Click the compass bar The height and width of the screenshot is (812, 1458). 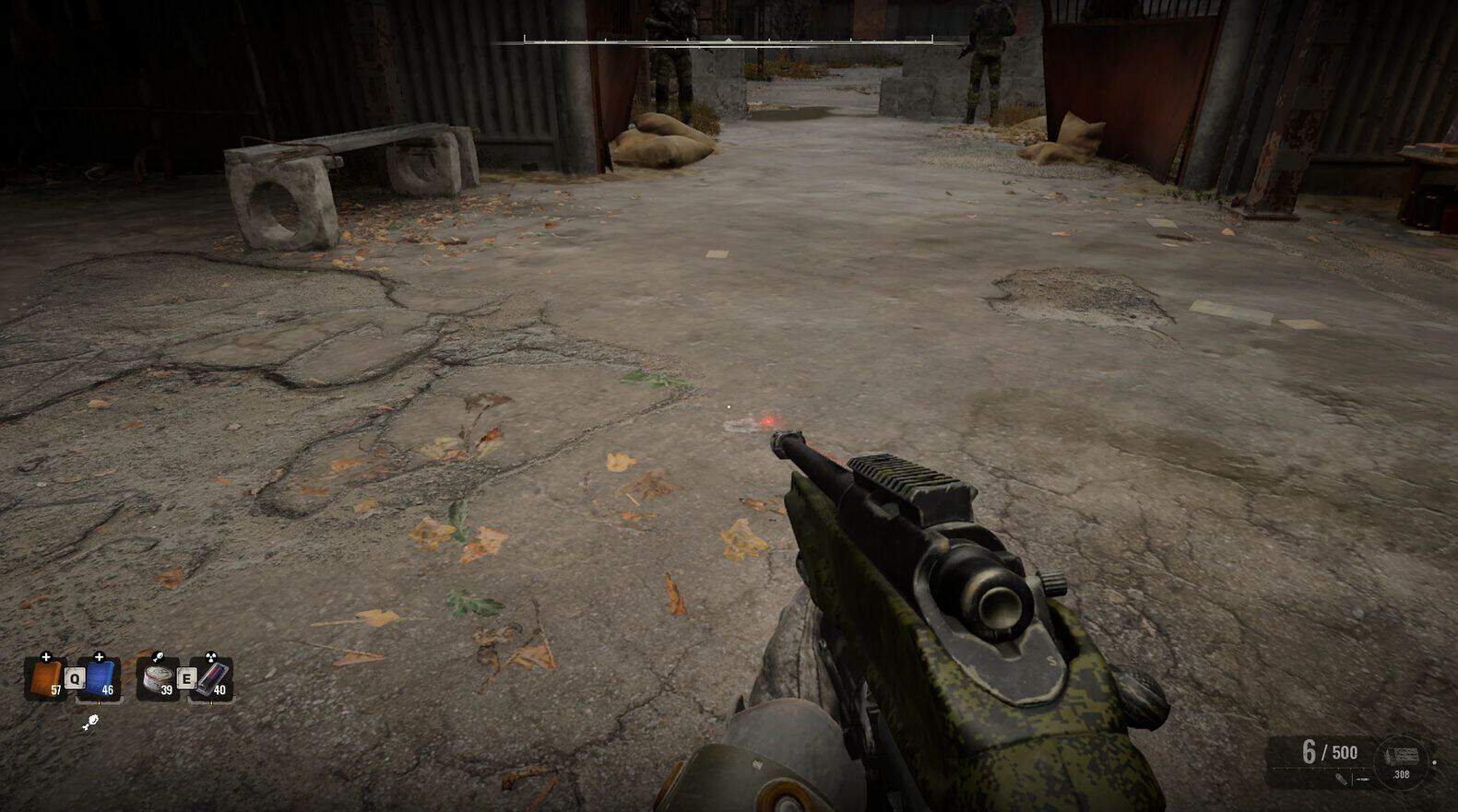pos(729,41)
